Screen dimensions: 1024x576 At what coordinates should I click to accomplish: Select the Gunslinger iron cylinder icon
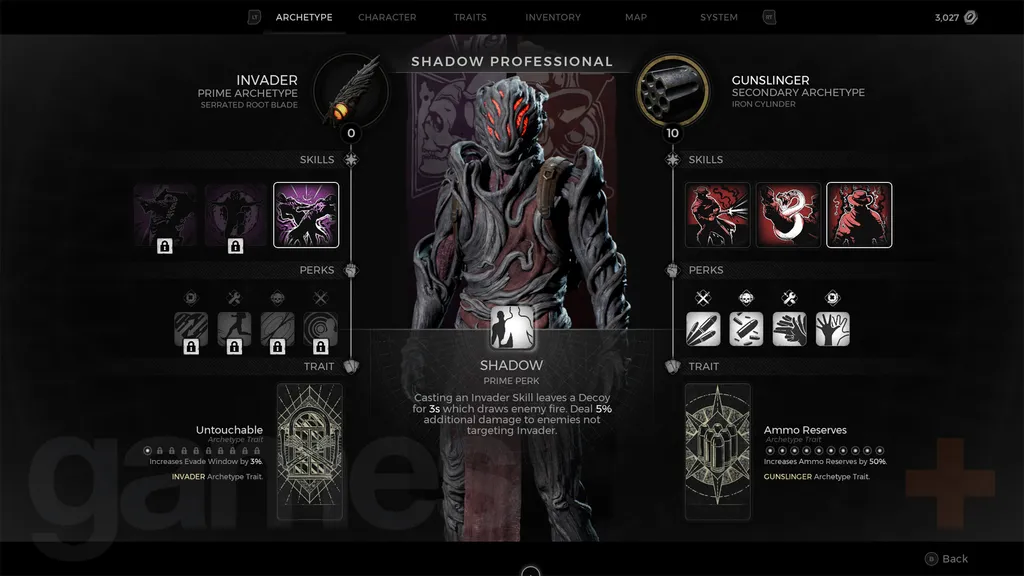tap(672, 91)
